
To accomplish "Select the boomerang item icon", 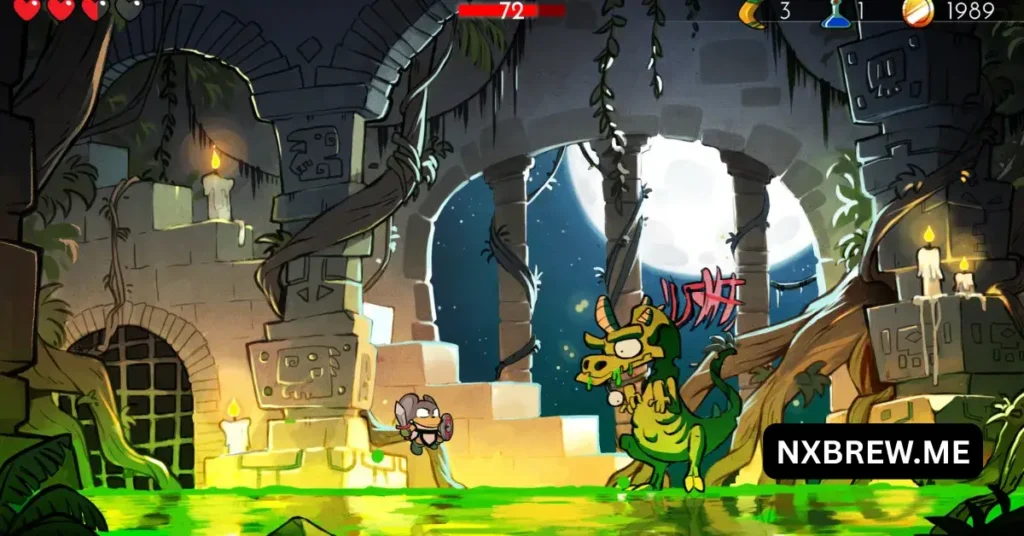I will pyautogui.click(x=750, y=12).
